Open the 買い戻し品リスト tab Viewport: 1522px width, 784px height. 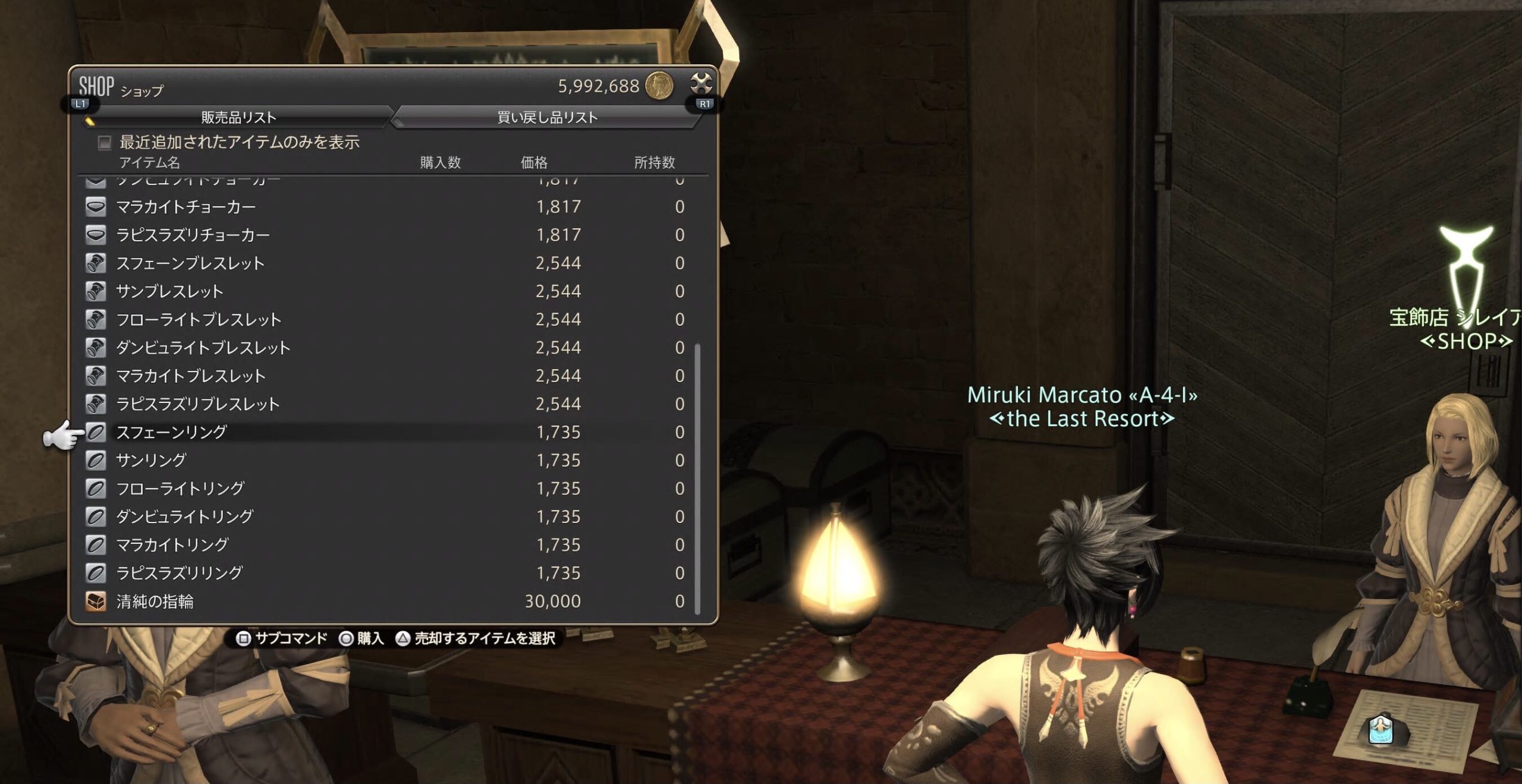click(547, 117)
